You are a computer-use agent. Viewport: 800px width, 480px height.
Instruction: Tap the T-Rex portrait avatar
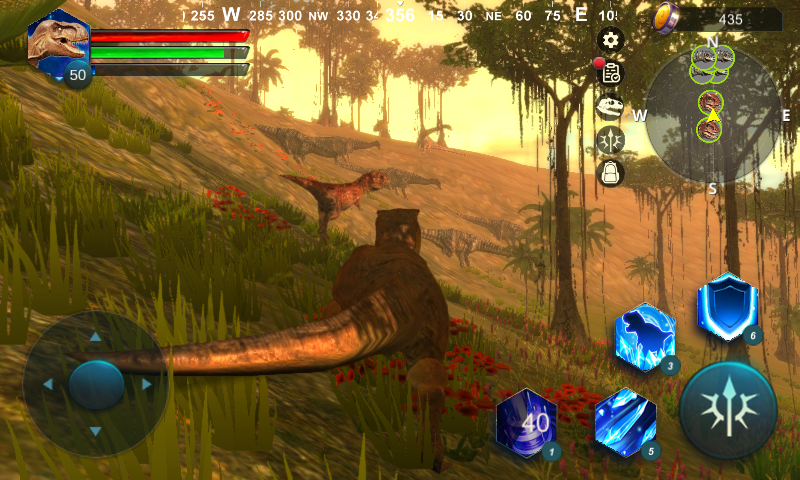tap(57, 42)
